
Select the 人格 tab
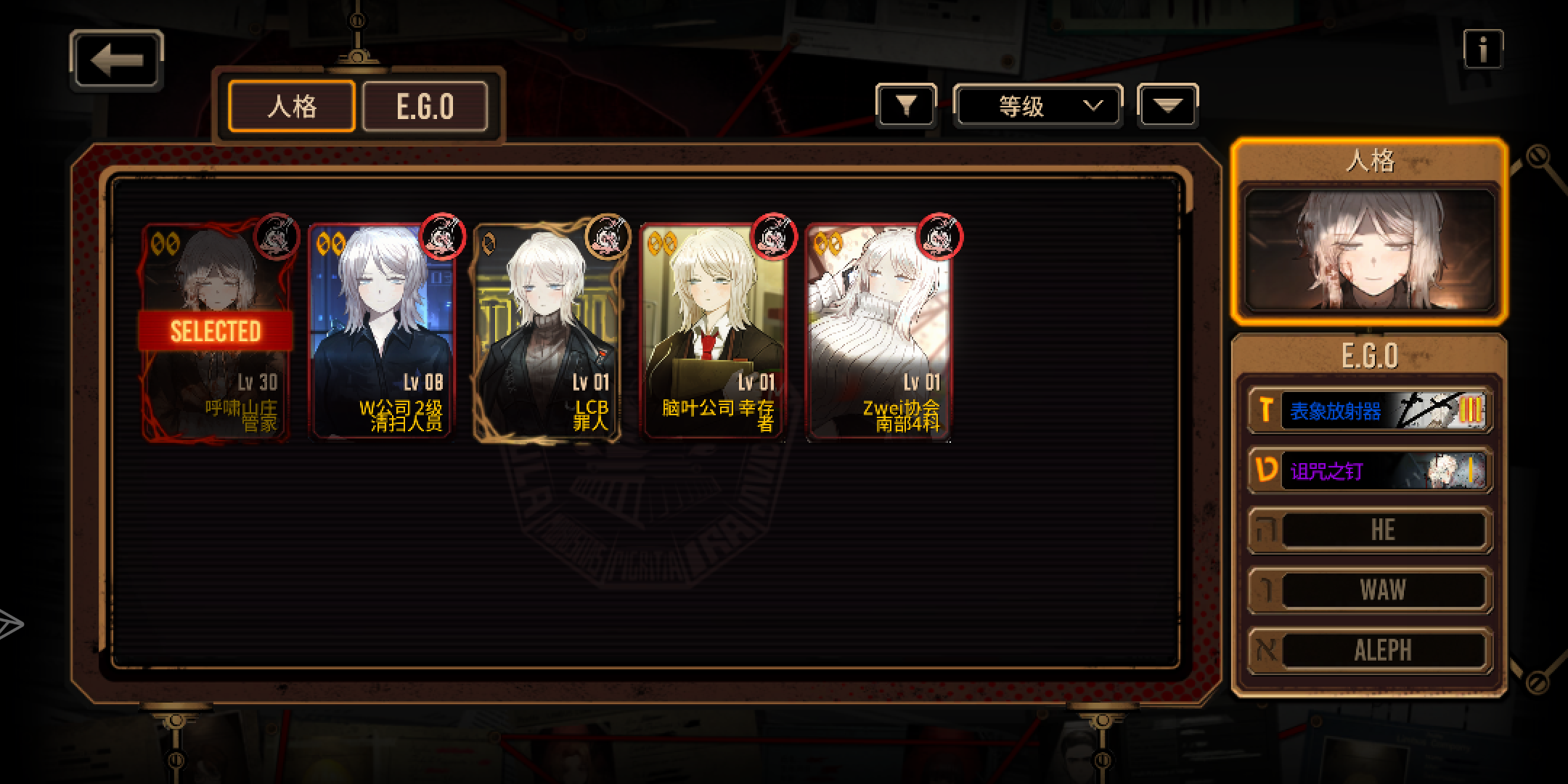[292, 107]
